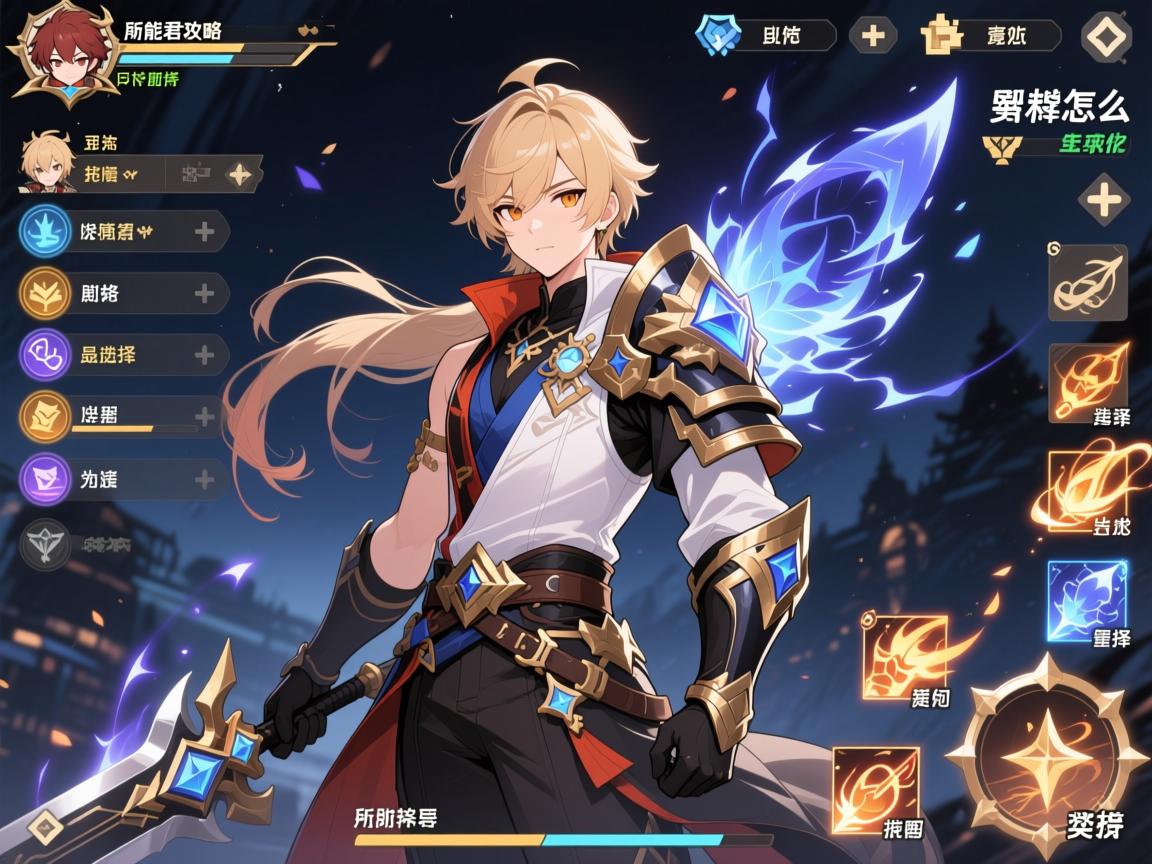Click the plus on the gold leaf emblem row

pyautogui.click(x=204, y=294)
